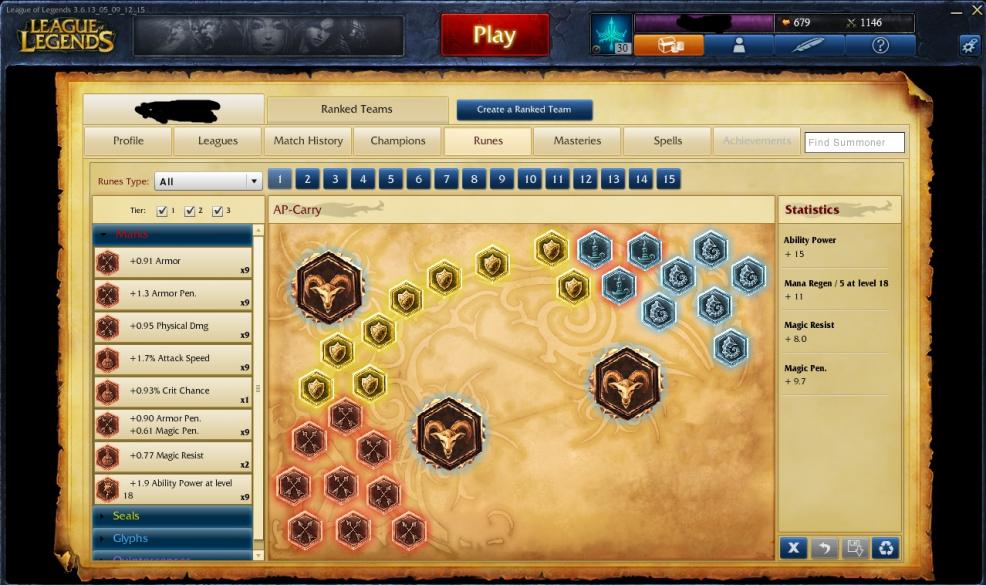
Task: Switch to the Masteries tab
Action: tap(577, 141)
